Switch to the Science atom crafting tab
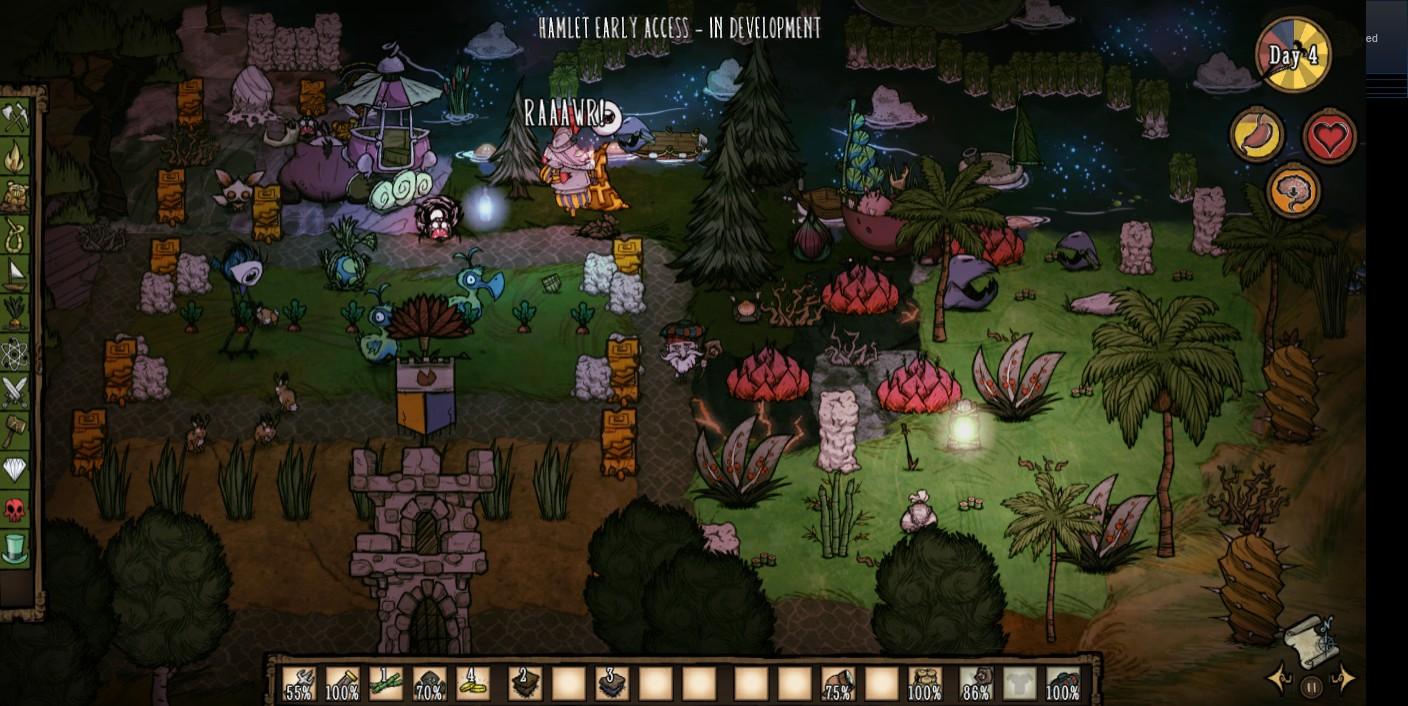The image size is (1408, 706). (15, 352)
